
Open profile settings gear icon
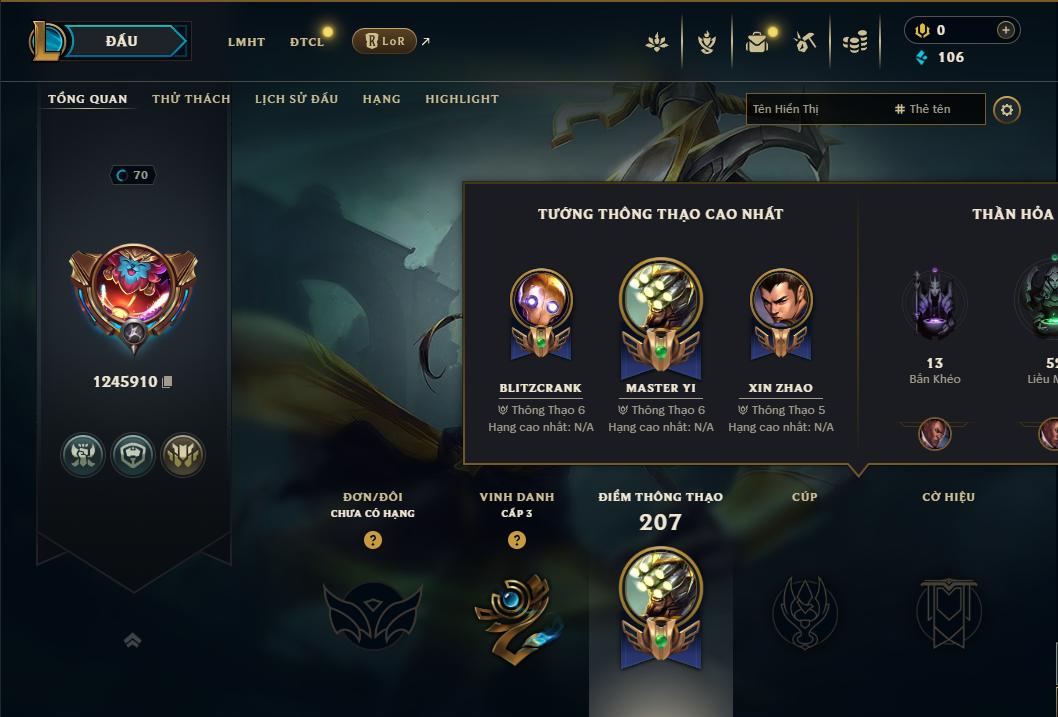[1007, 109]
